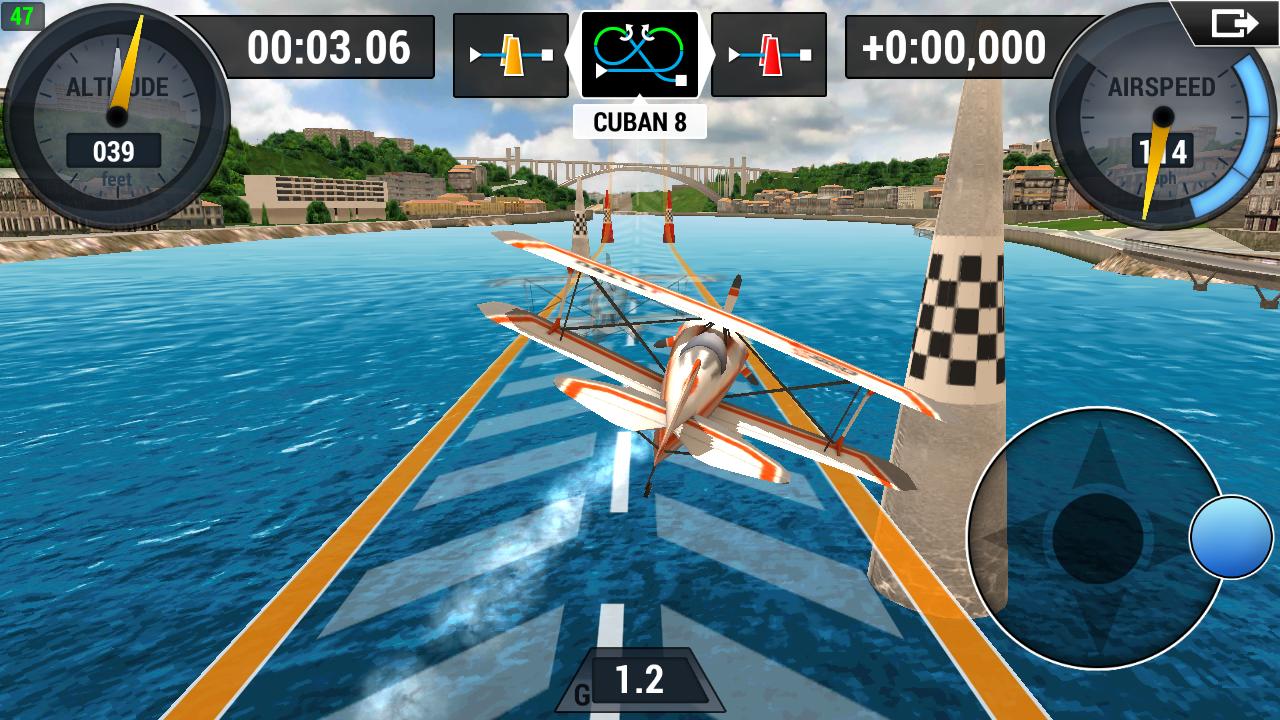This screenshot has height=720, width=1280.
Task: Select the Cuban 8 maneuver icon
Action: click(x=640, y=55)
